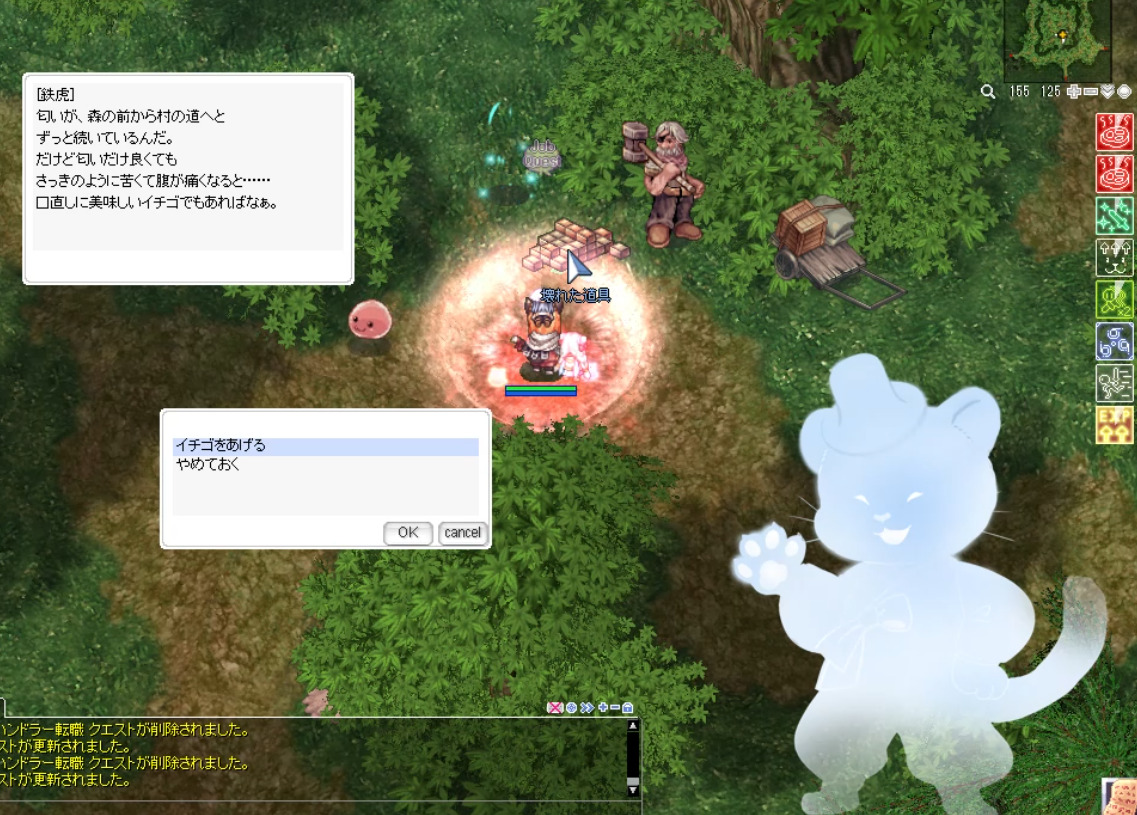Click the round grey button below the minimap
Viewport: 1137px width, 815px height.
click(1124, 92)
